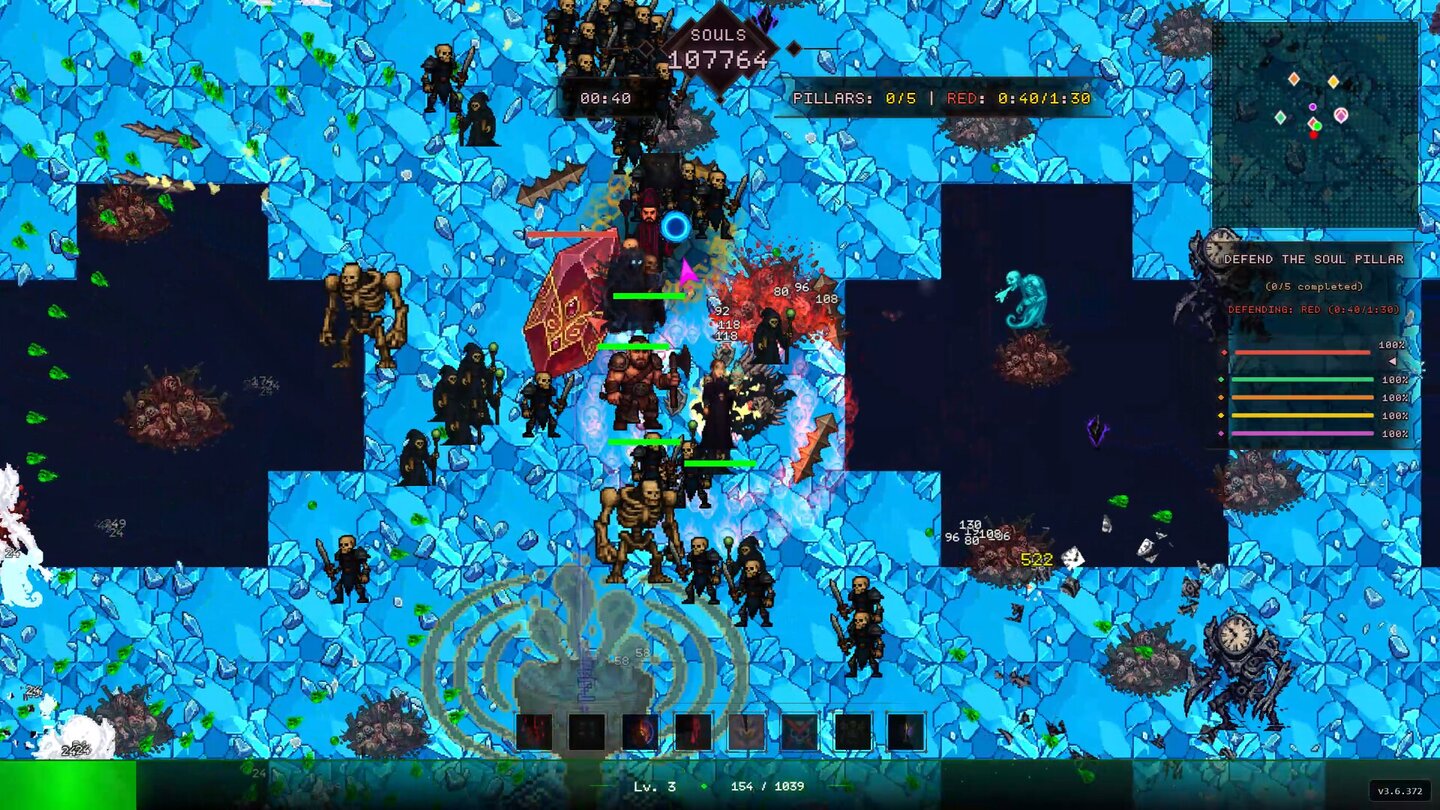
Task: Toggle the red diamond pillar marker
Action: coord(1224,352)
